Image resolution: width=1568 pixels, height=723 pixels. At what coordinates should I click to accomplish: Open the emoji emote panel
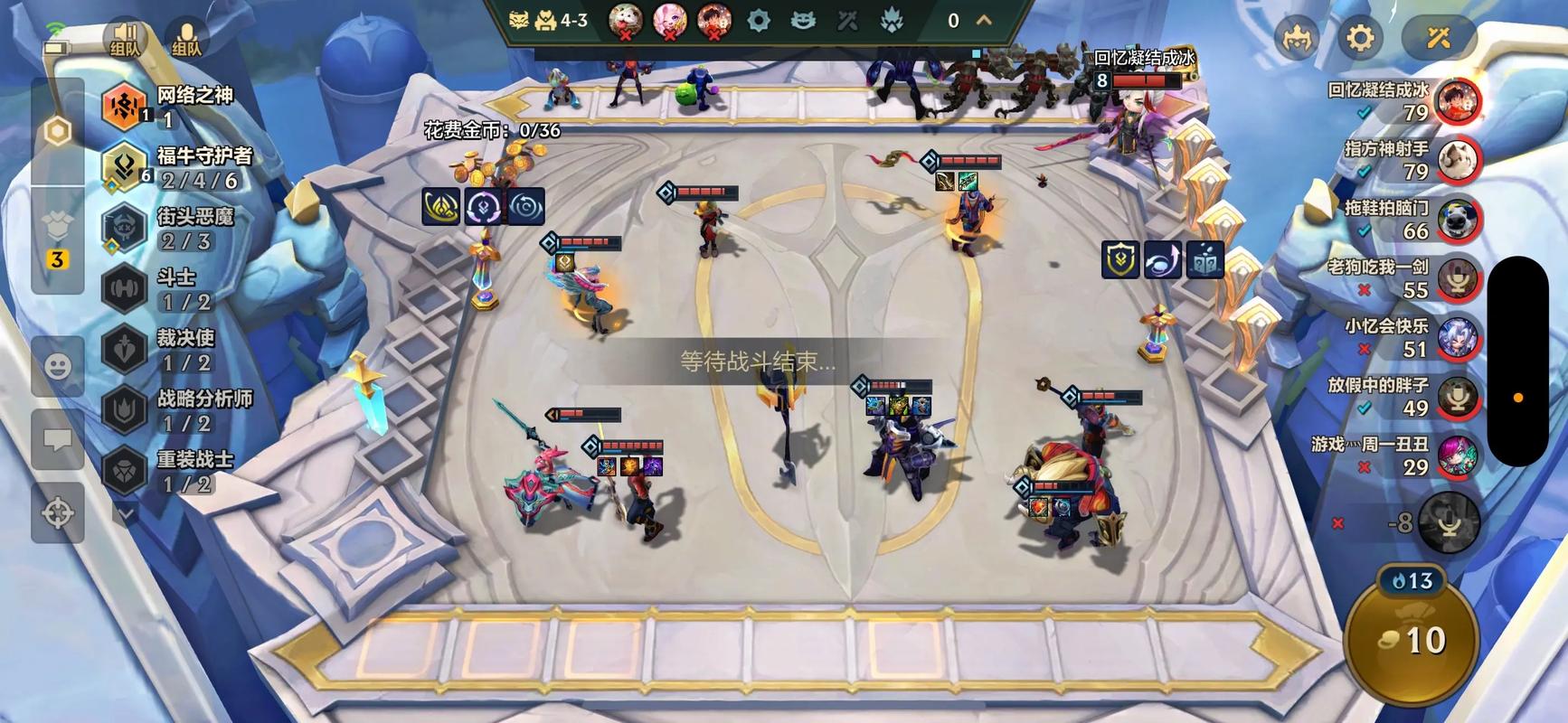click(58, 366)
